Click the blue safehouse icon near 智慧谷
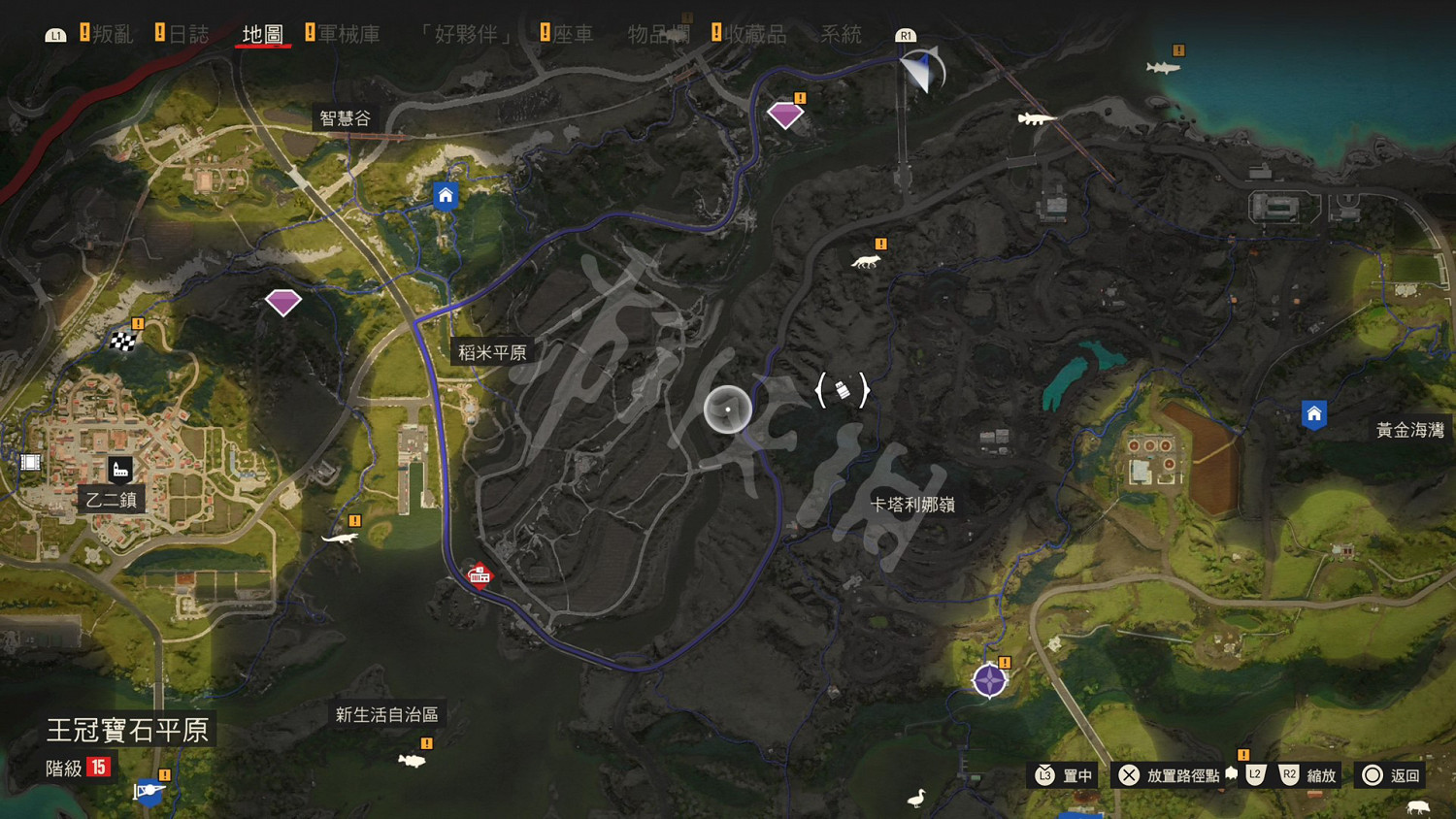 [x=445, y=195]
